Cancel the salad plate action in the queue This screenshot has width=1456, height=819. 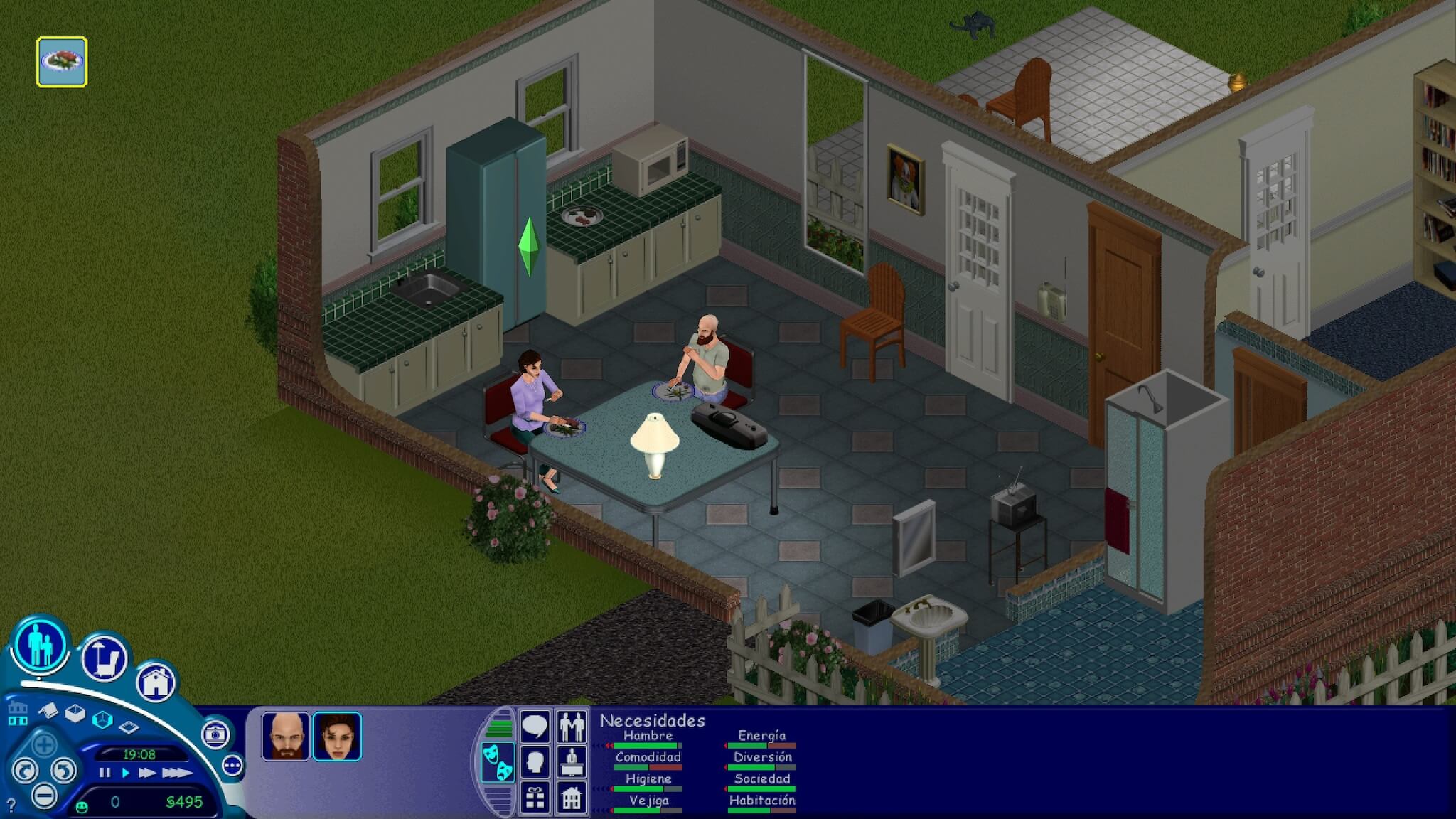coord(63,60)
